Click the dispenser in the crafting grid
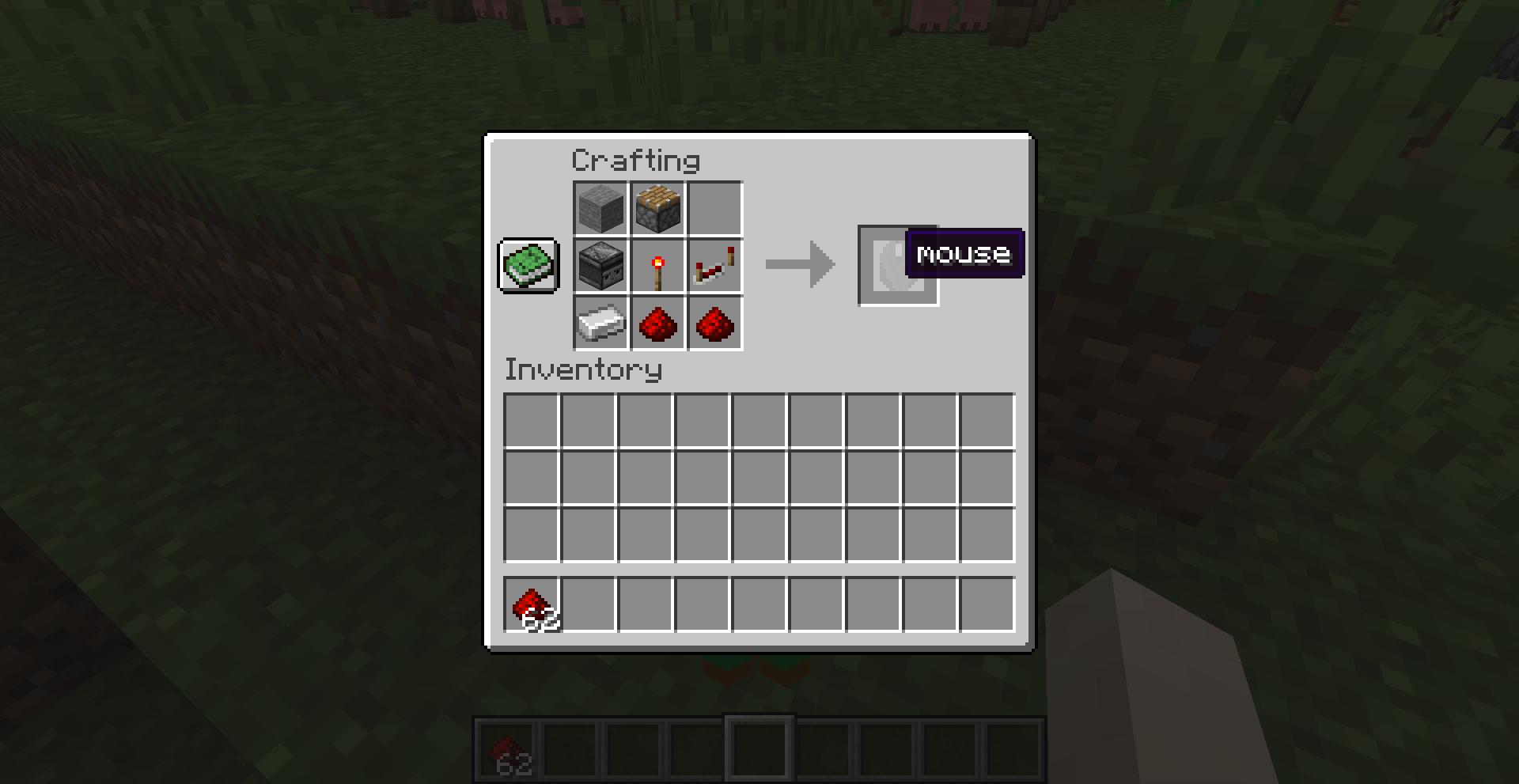The width and height of the screenshot is (1519, 784). point(600,266)
